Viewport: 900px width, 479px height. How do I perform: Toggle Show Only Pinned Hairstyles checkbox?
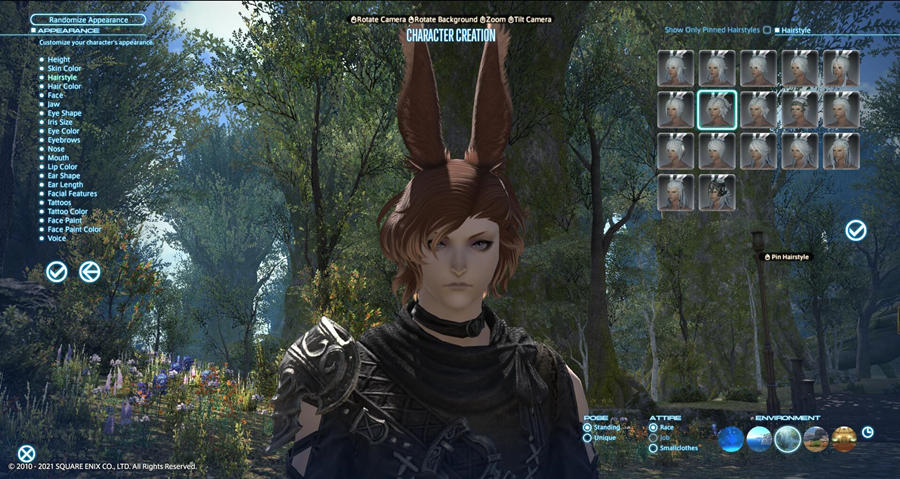[767, 31]
